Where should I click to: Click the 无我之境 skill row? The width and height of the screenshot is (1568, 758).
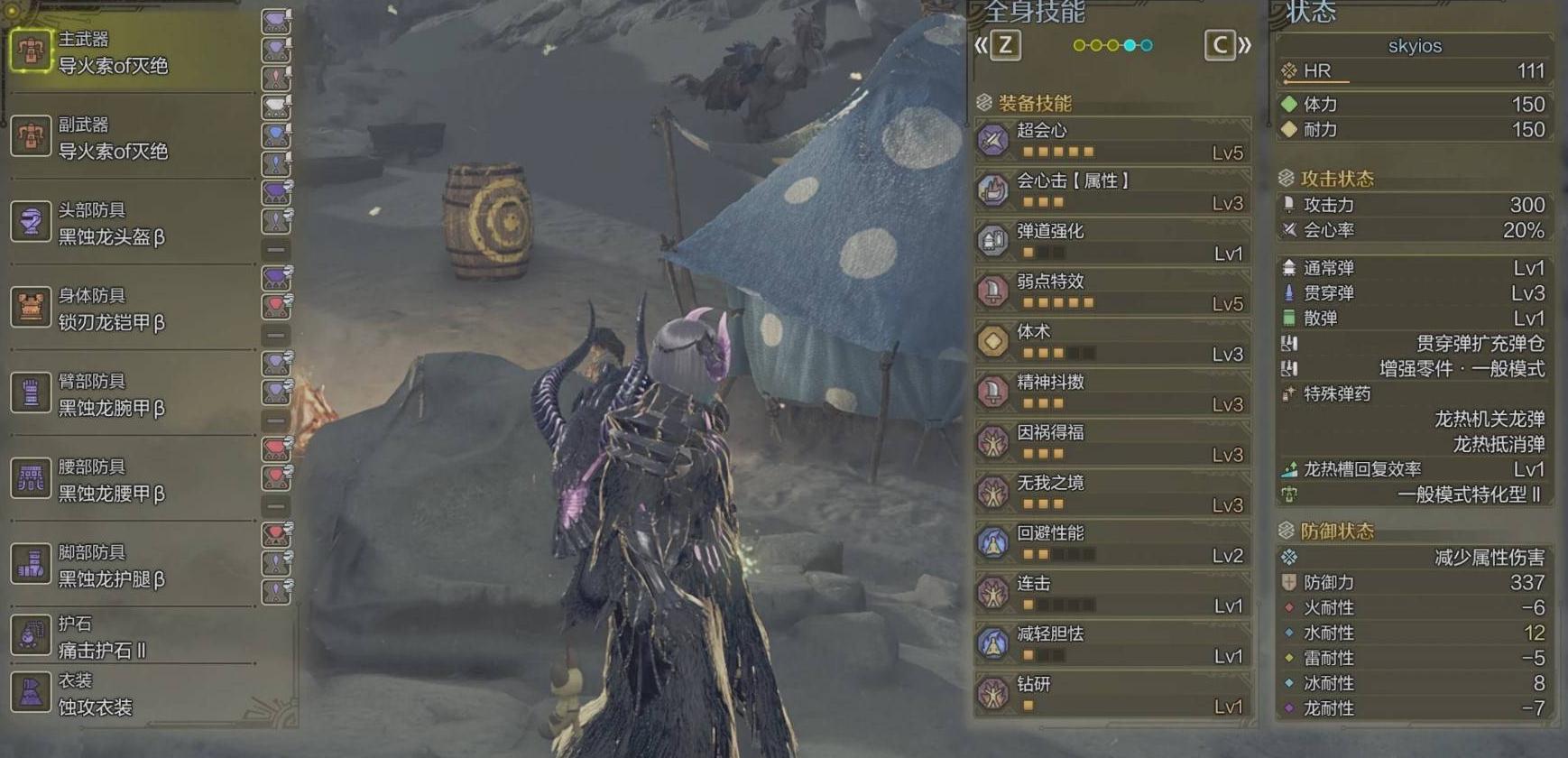[1112, 494]
